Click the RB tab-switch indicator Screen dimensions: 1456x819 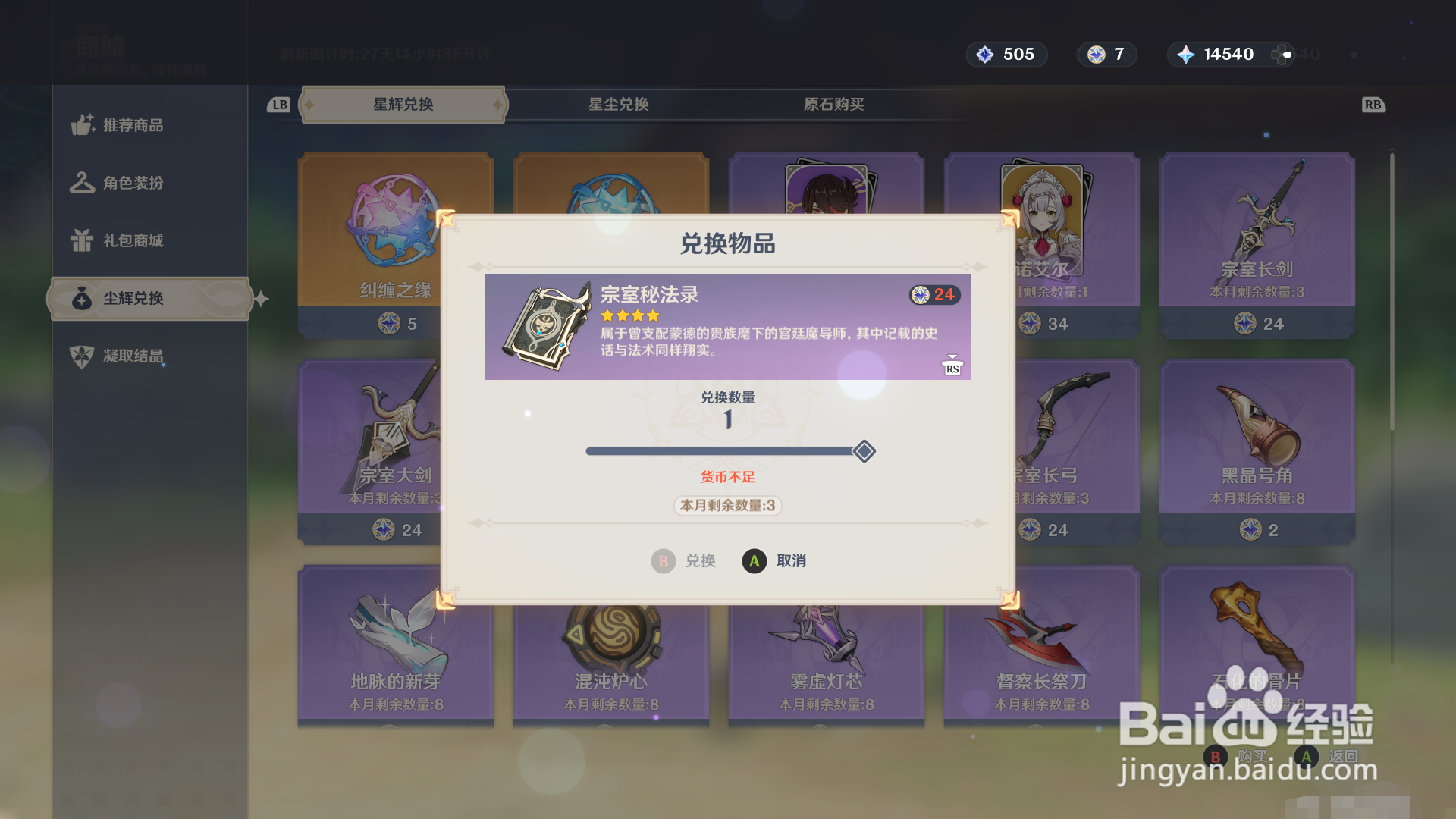[x=1374, y=105]
